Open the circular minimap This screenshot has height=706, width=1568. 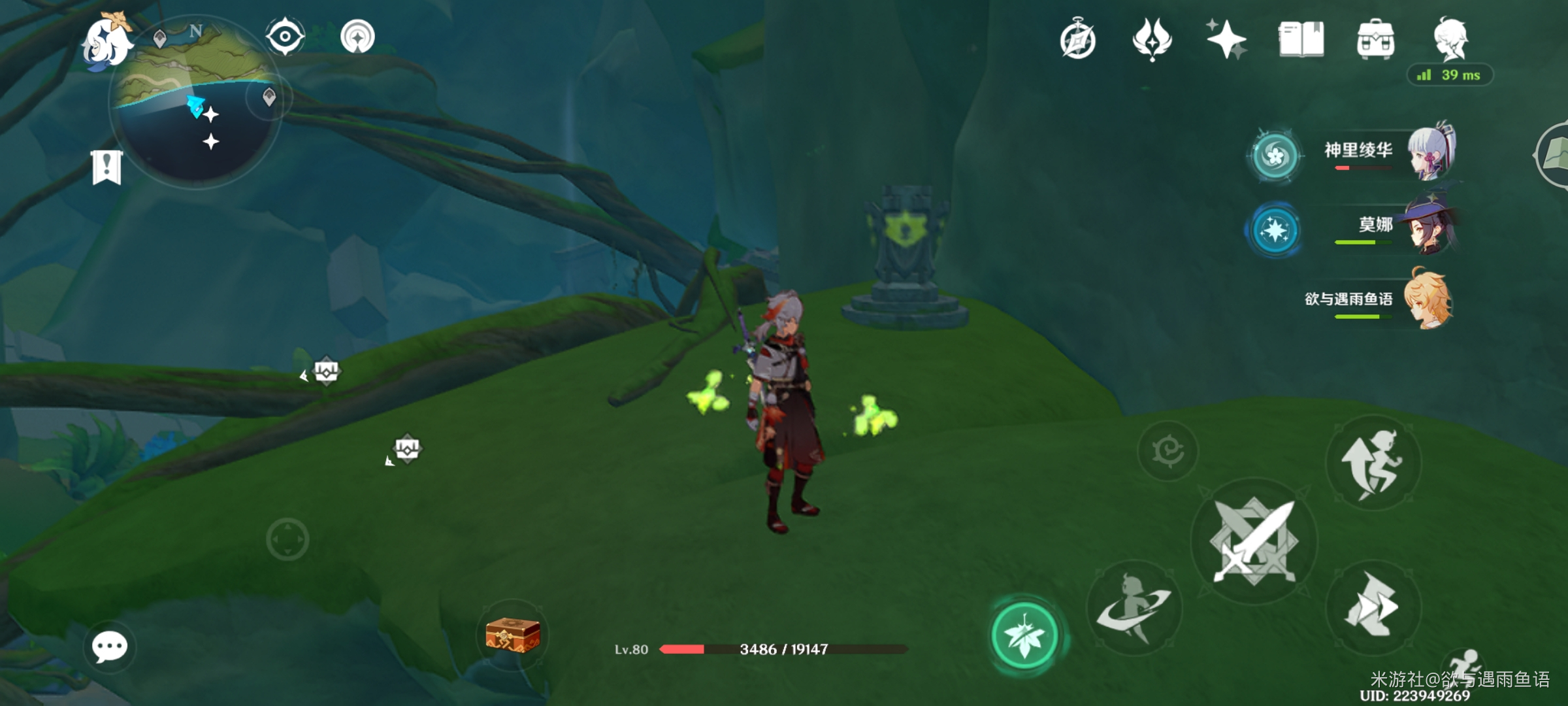click(x=195, y=103)
